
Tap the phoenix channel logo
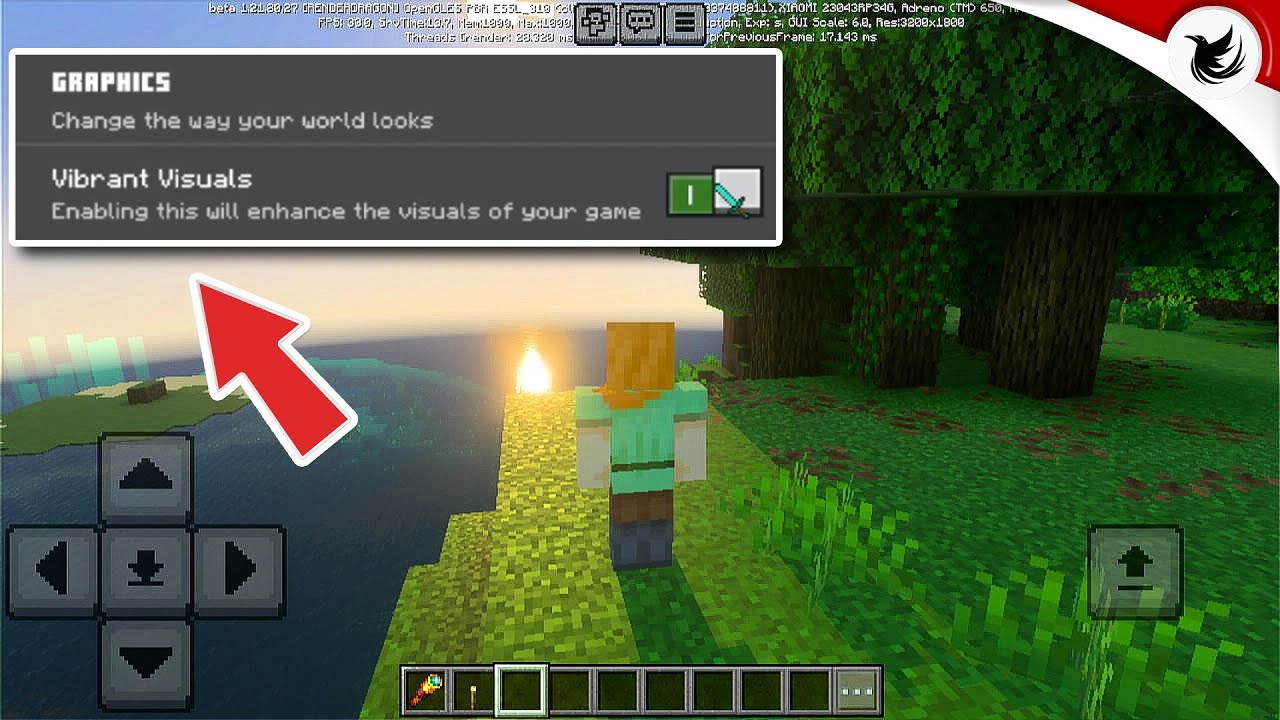coord(1213,52)
